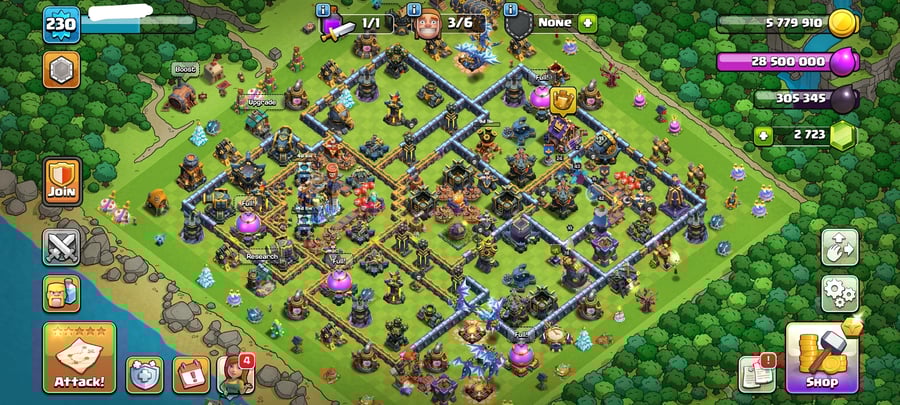
Task: Open the barbarian army overview icon
Action: coord(61,294)
